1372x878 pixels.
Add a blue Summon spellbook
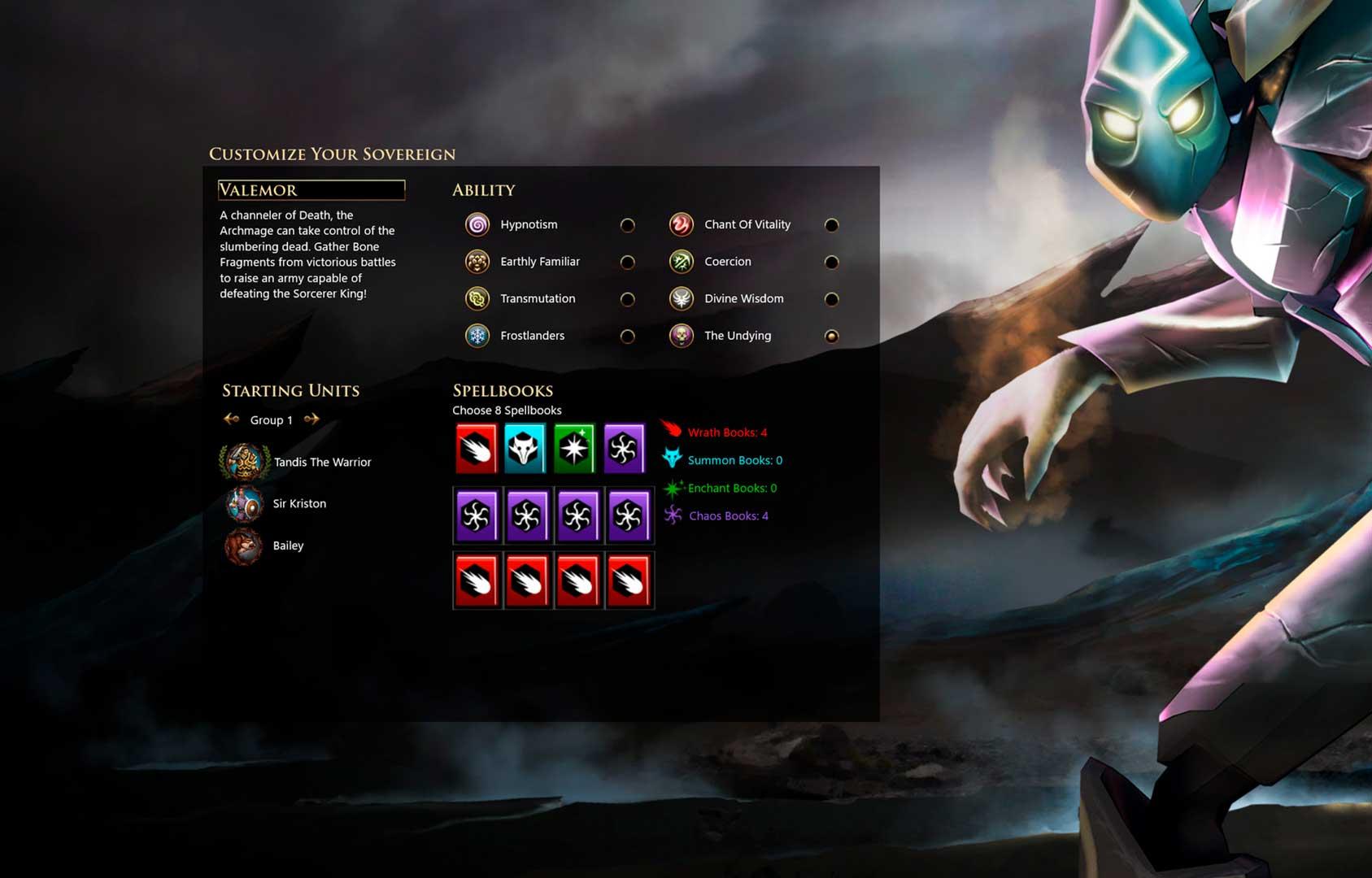525,448
